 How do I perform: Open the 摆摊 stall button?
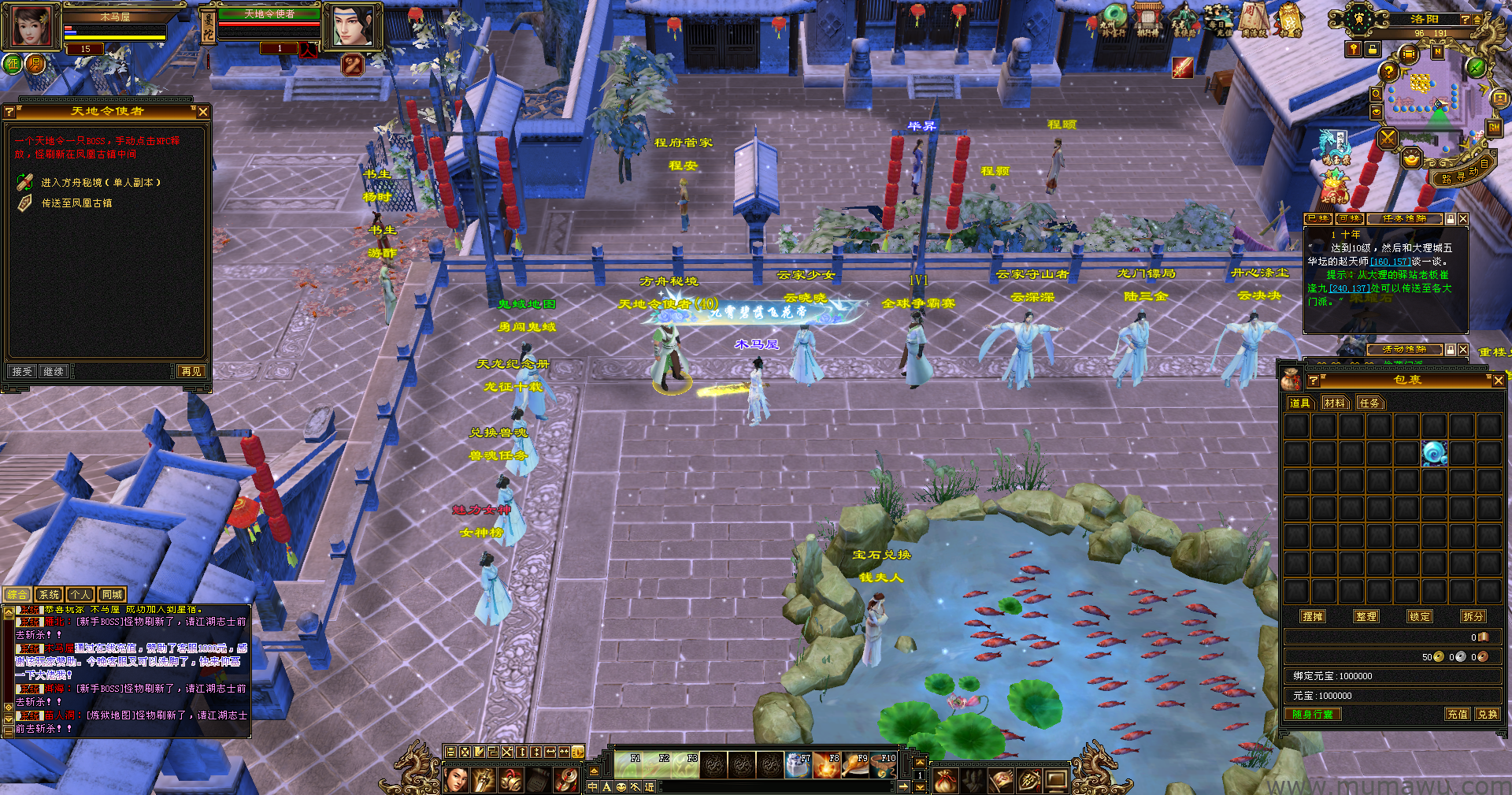coord(1313,617)
